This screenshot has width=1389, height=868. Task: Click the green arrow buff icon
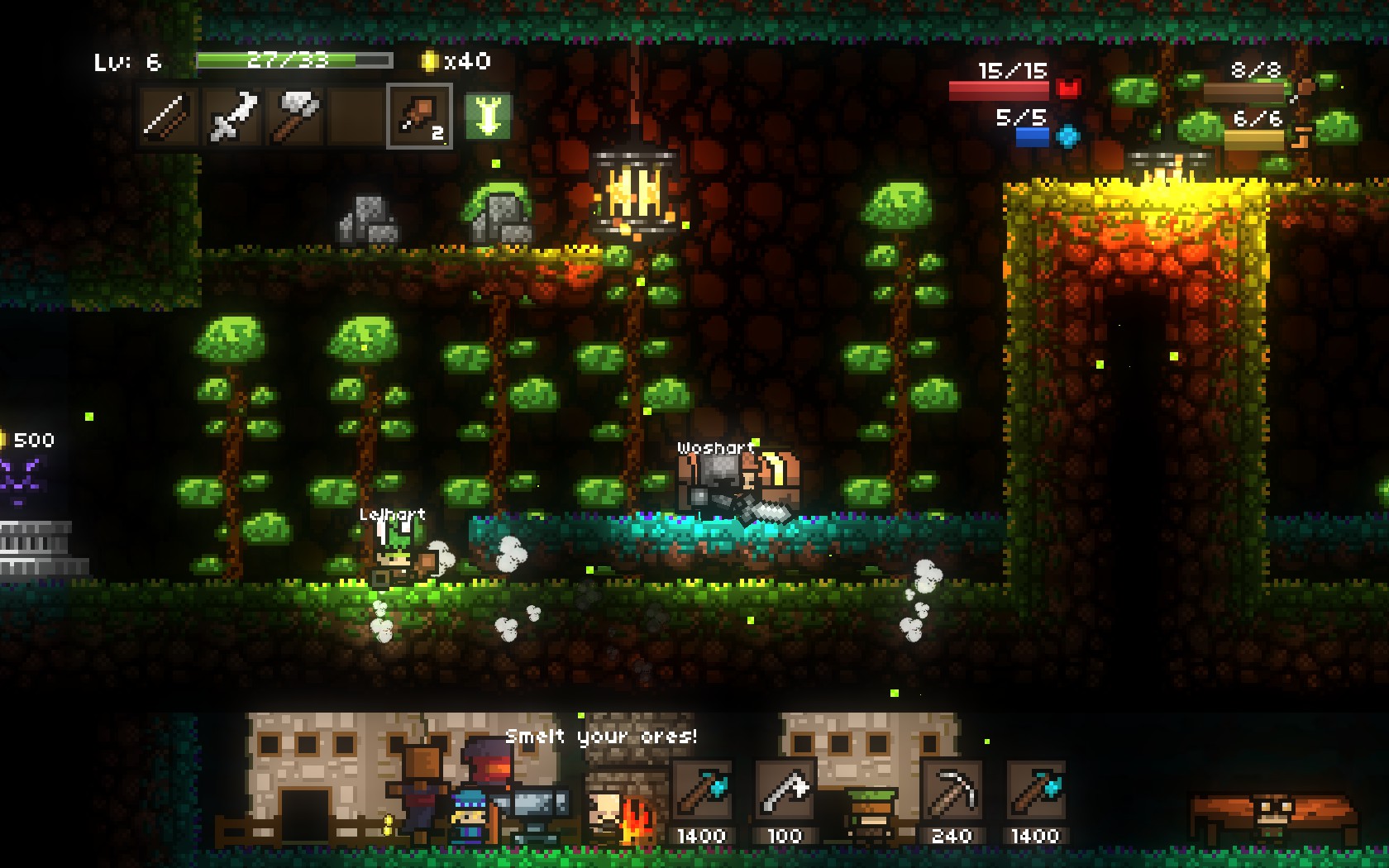(487, 117)
